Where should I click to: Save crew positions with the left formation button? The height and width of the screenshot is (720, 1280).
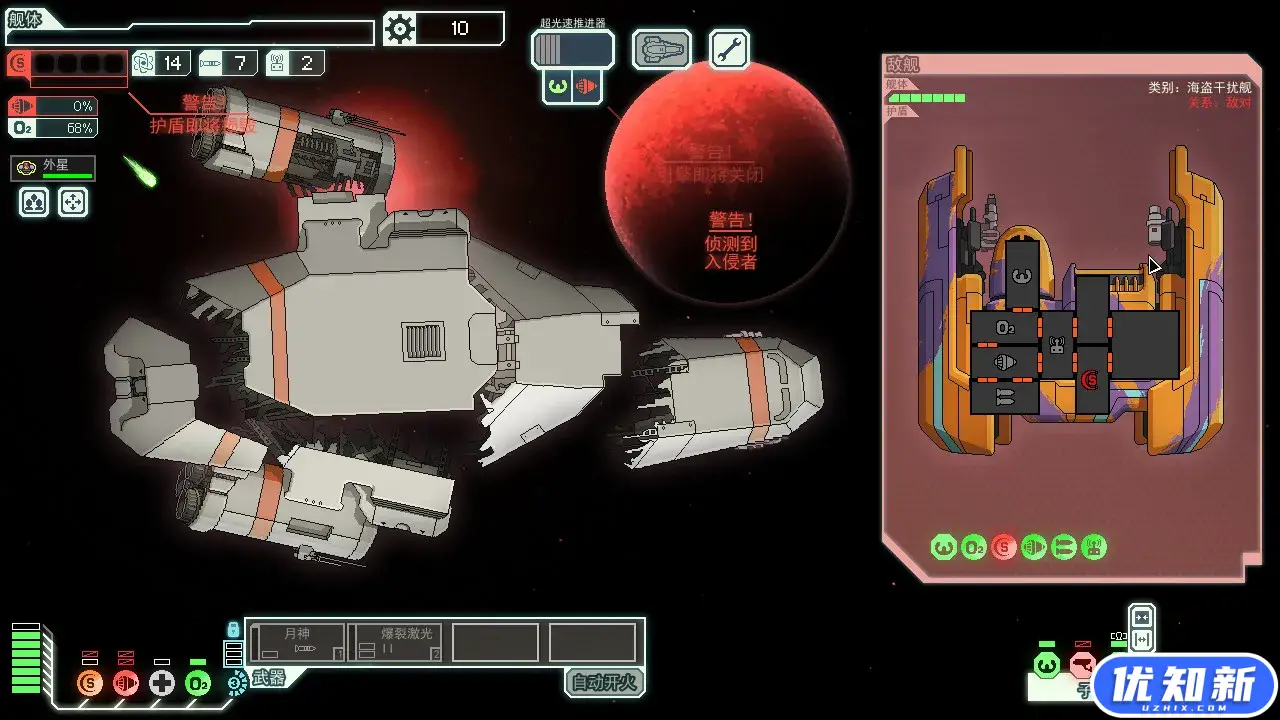[x=35, y=203]
